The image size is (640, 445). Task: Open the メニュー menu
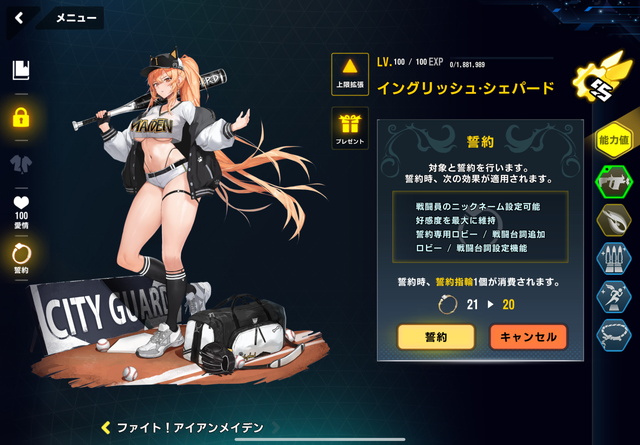[75, 17]
